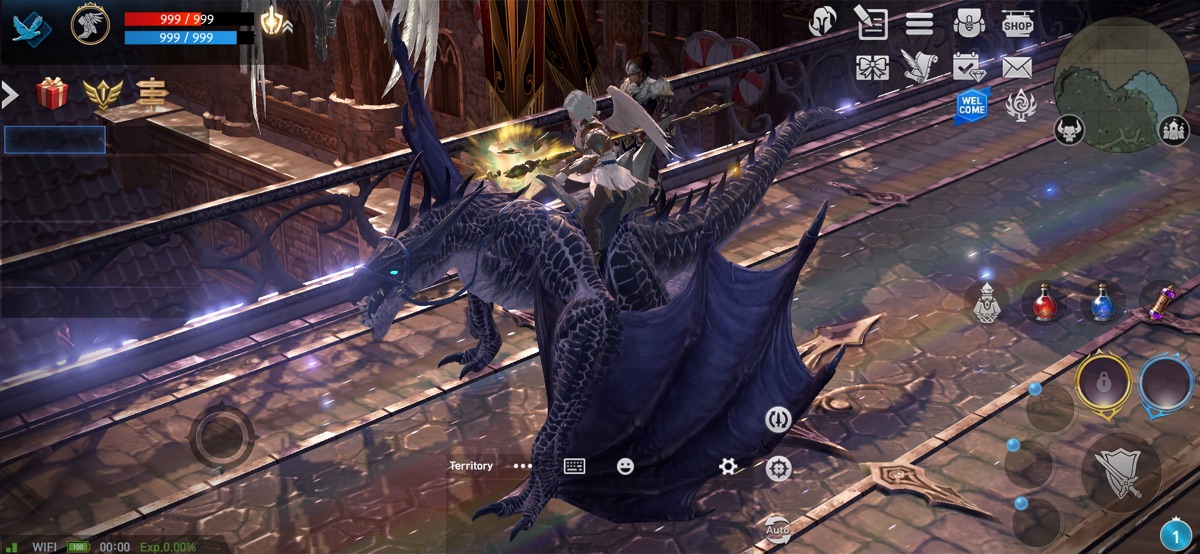Screen dimensions: 1200x554
Task: Open settings with the gear icon
Action: click(x=728, y=466)
